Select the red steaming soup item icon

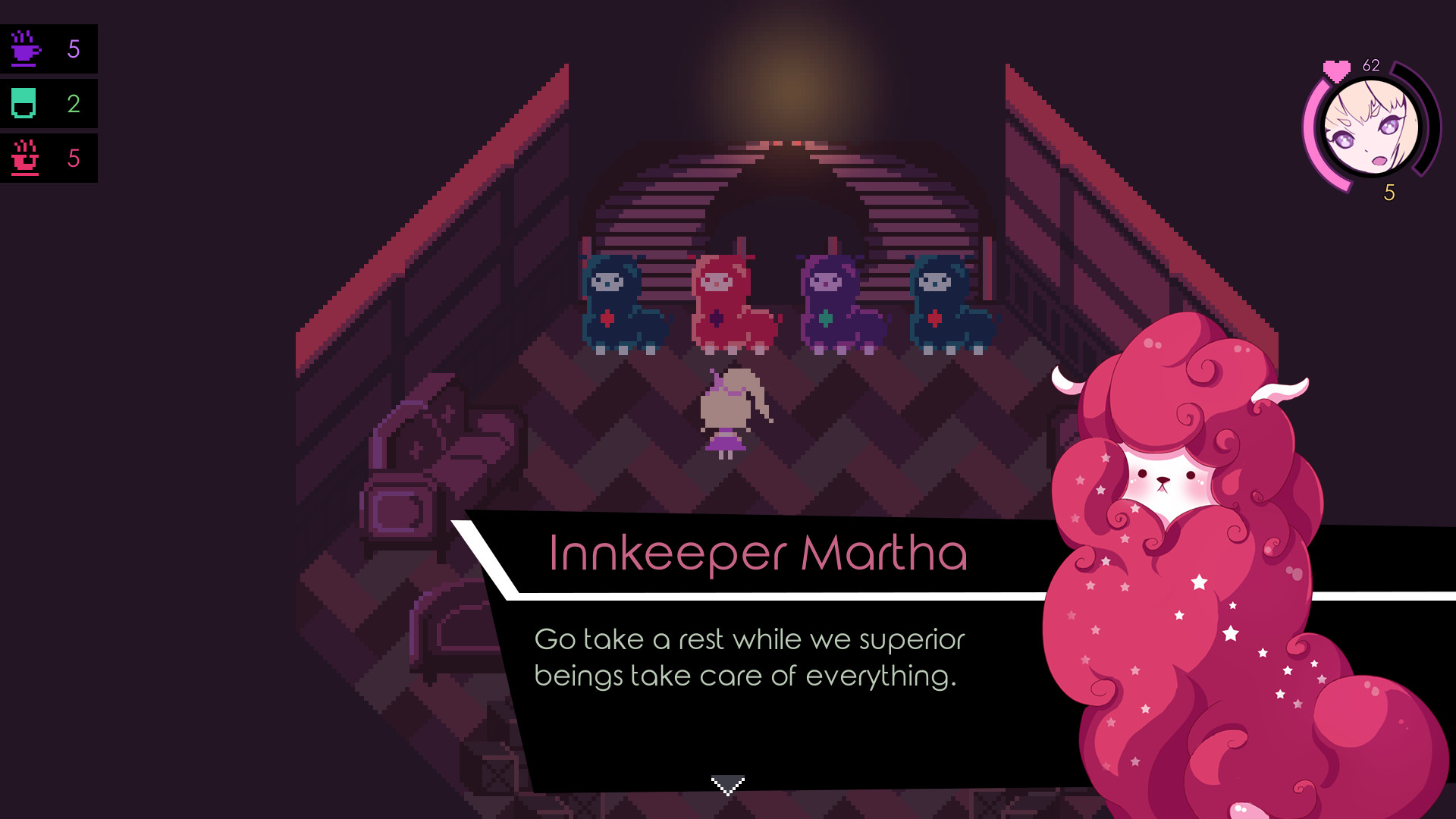(25, 158)
